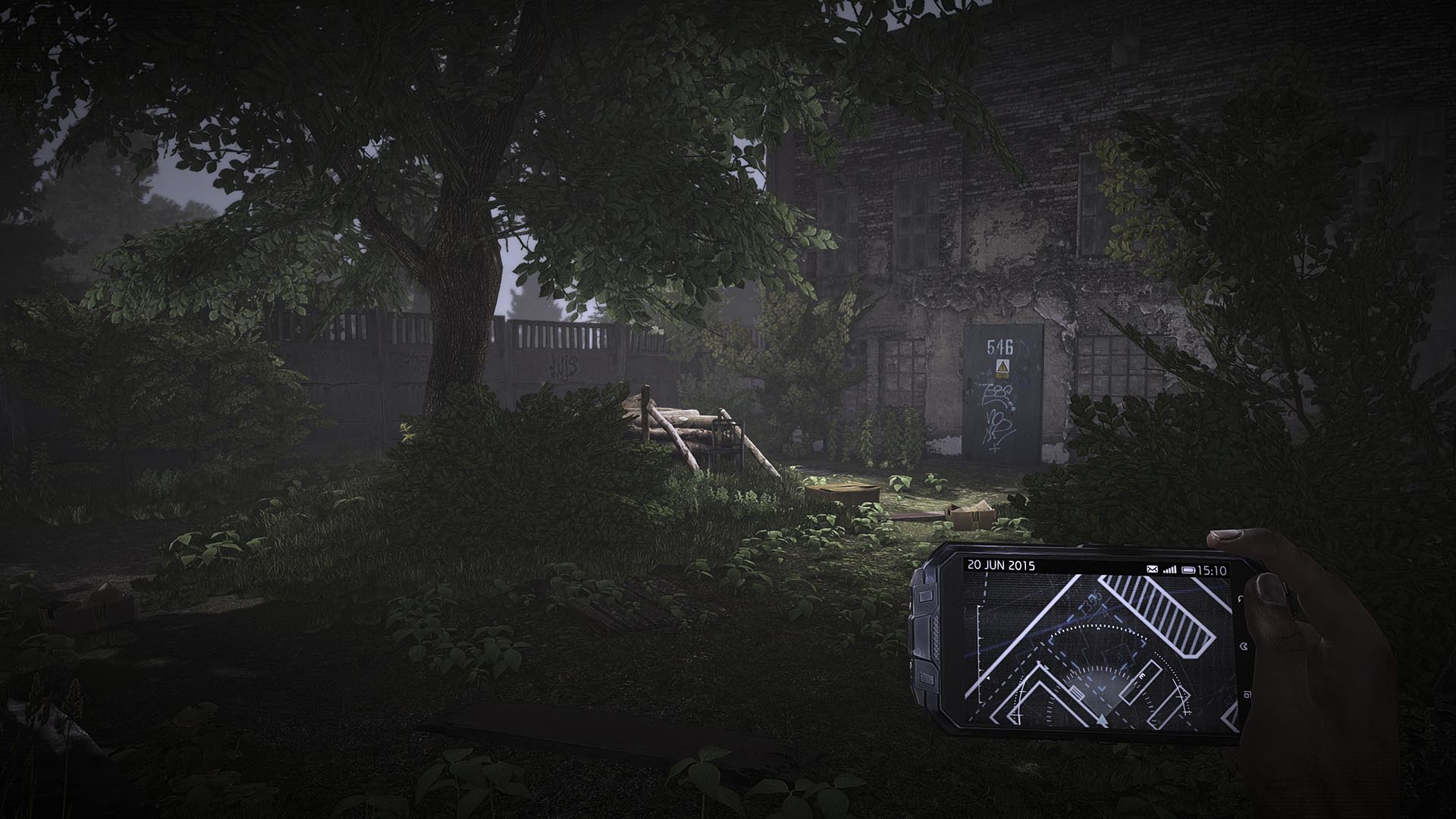Tap the camera app icon below the thumb
Viewport: 1456px width, 819px height.
[1248, 695]
